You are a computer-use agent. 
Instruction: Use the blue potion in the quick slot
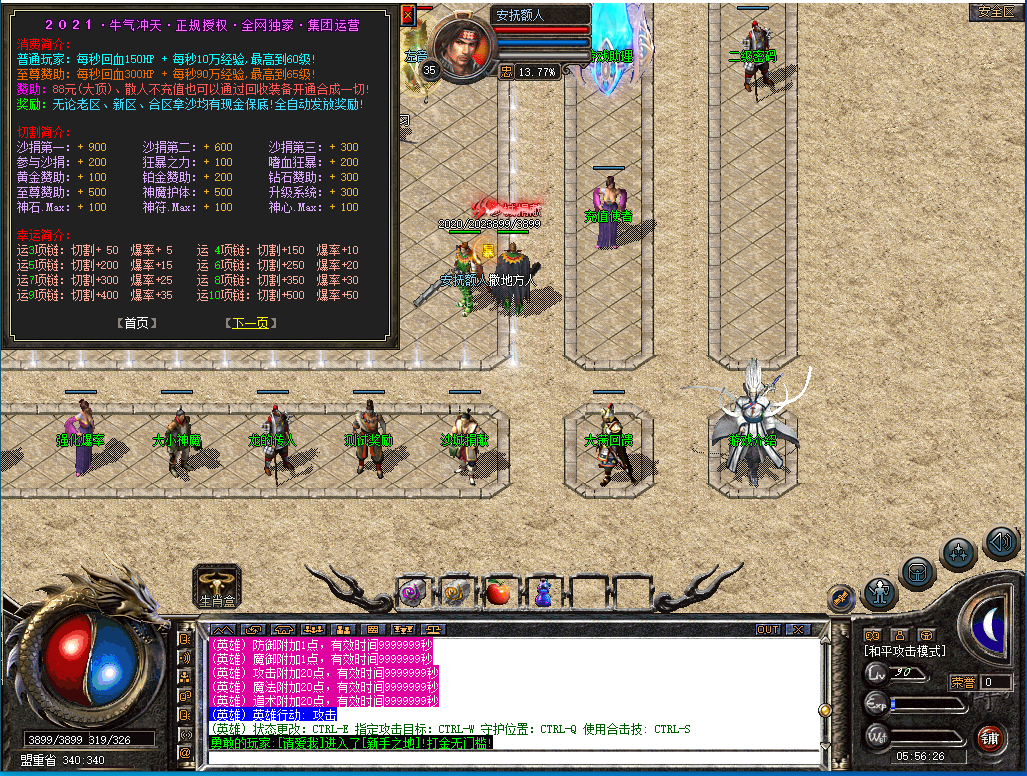542,594
